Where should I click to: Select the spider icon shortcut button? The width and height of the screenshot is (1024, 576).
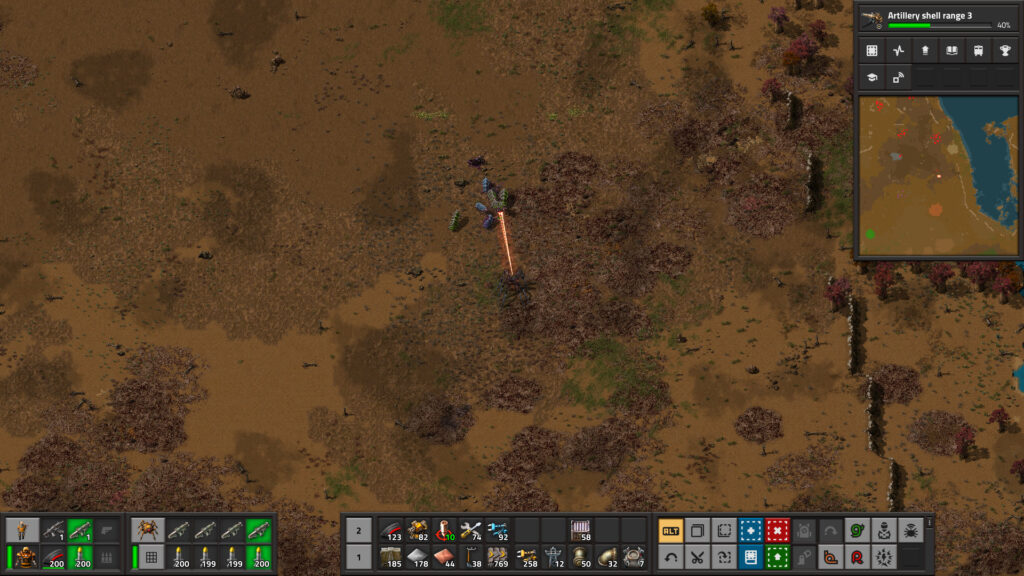pyautogui.click(x=910, y=531)
